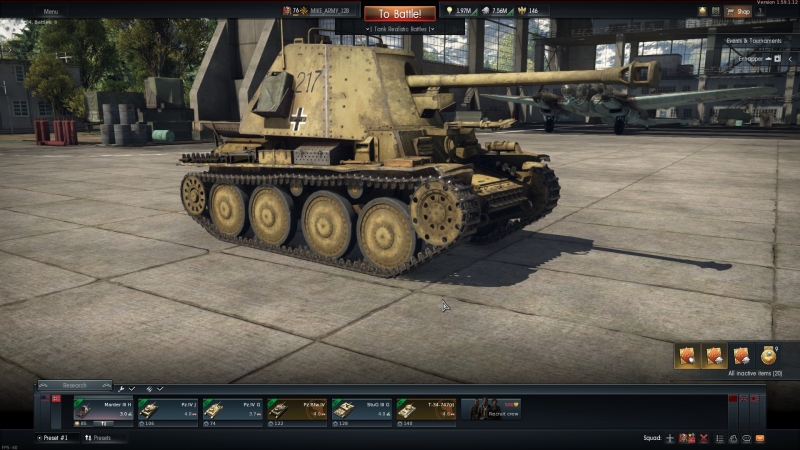
Task: Open the Research tab
Action: 75,385
